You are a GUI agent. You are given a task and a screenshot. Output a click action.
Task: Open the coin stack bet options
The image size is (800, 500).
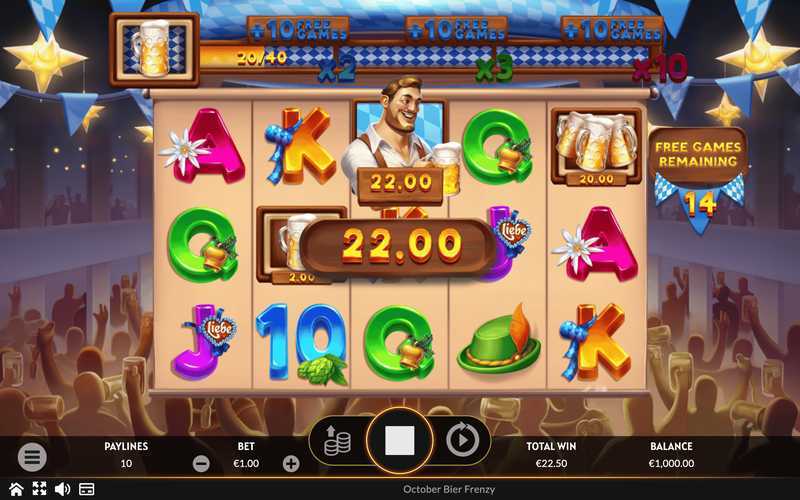click(x=337, y=441)
